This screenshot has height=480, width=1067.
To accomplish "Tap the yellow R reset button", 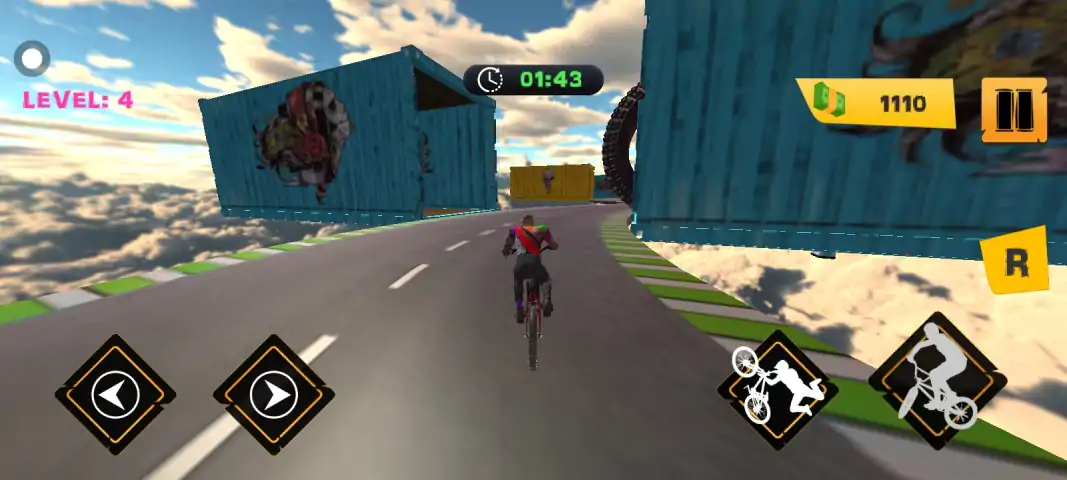I will pos(1015,261).
